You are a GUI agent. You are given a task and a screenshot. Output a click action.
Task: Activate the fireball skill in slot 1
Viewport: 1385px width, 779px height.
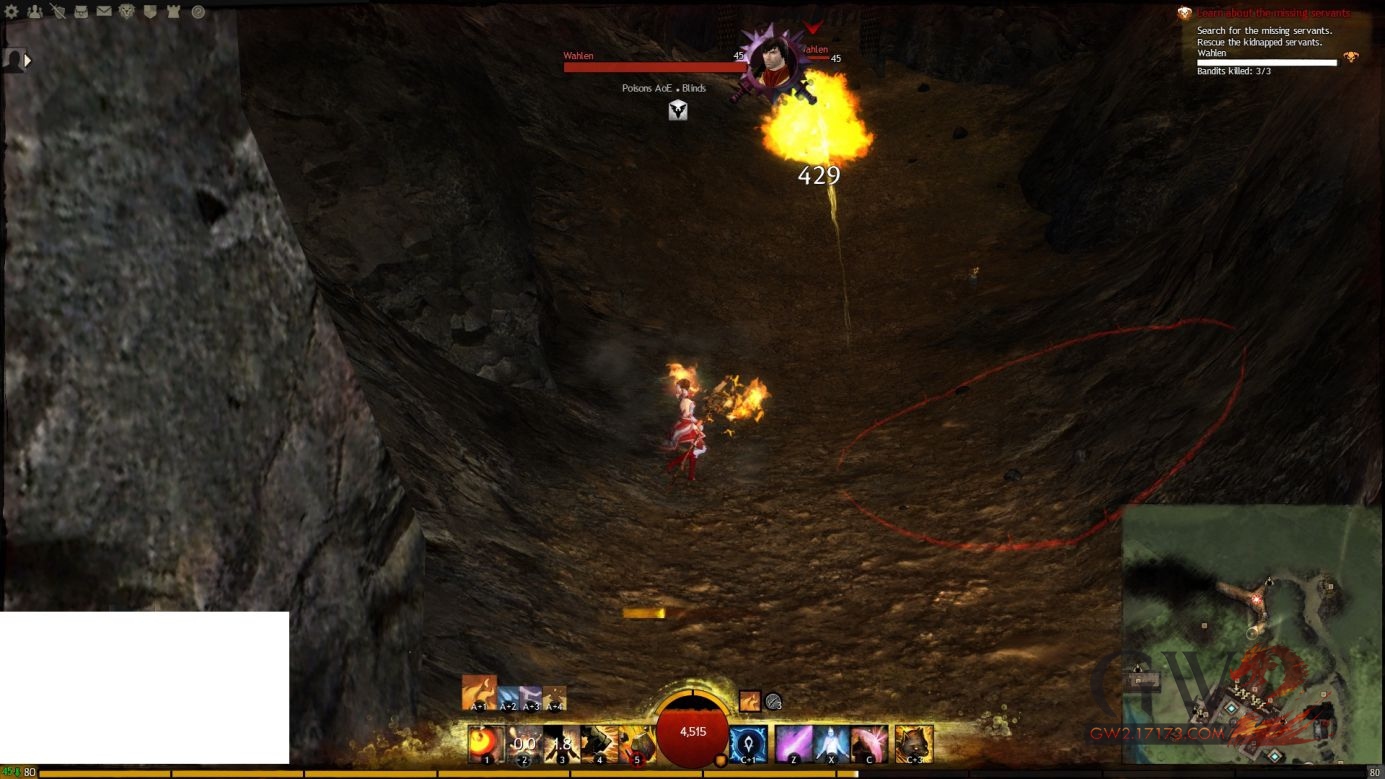click(486, 744)
